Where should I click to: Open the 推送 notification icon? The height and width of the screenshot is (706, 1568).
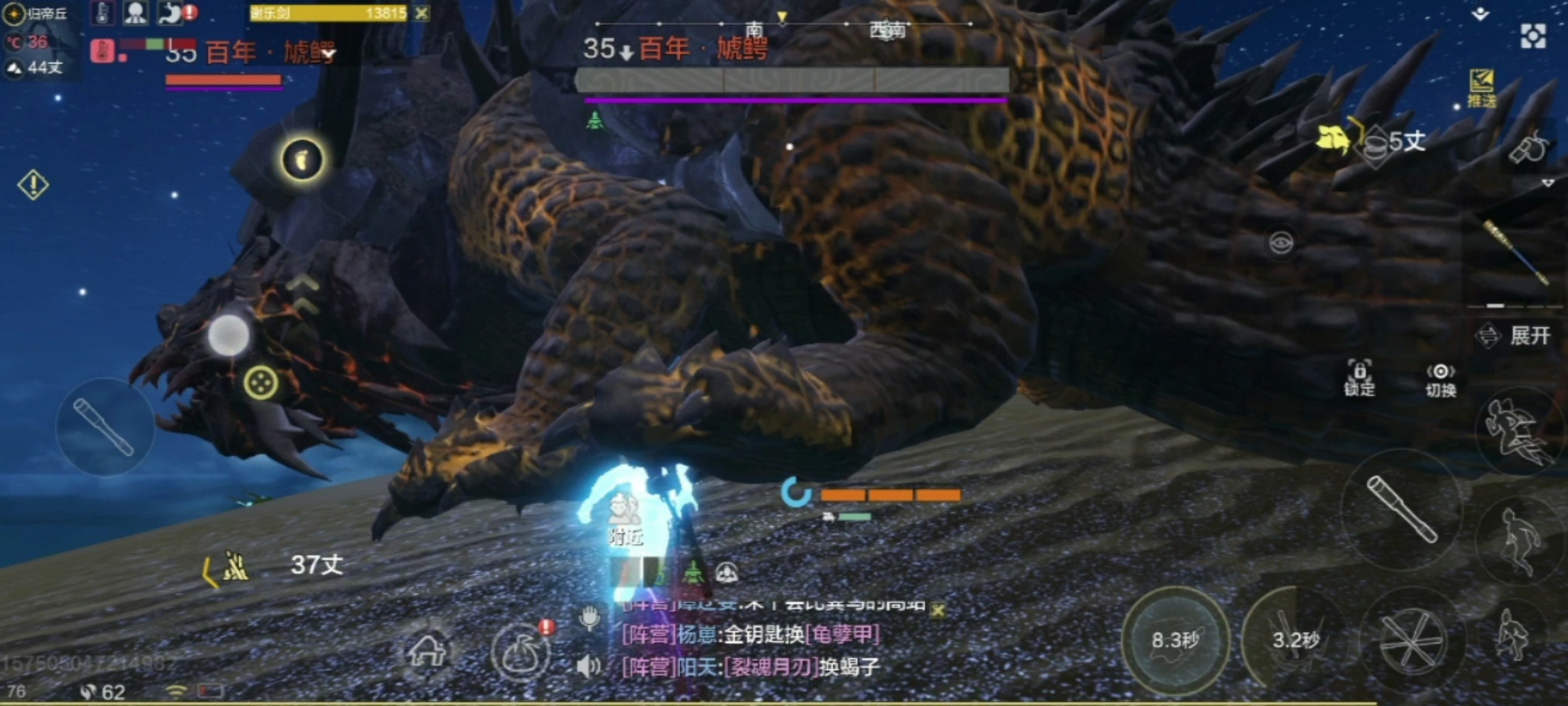1482,88
